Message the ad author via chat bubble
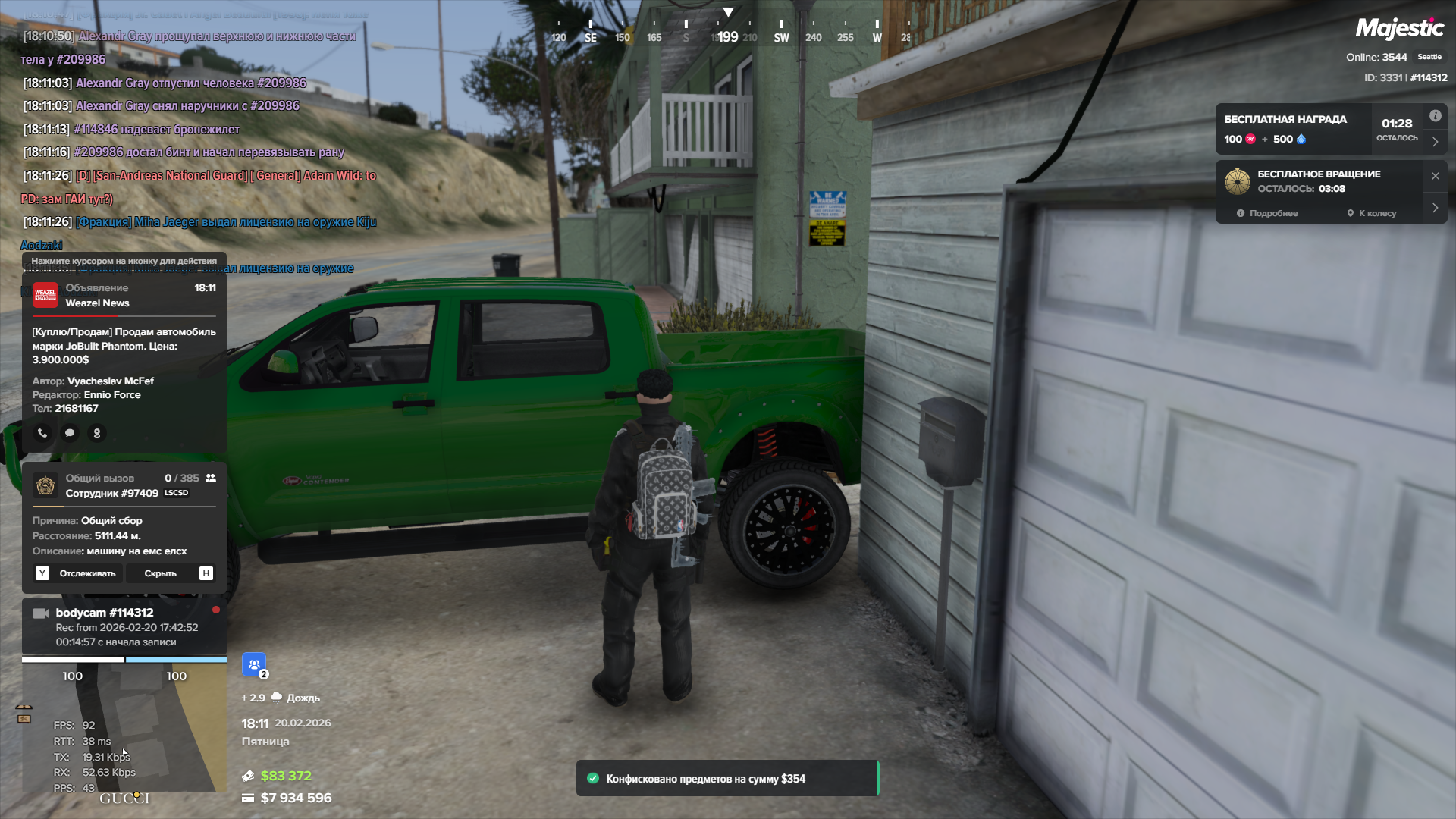The height and width of the screenshot is (819, 1456). click(x=70, y=433)
